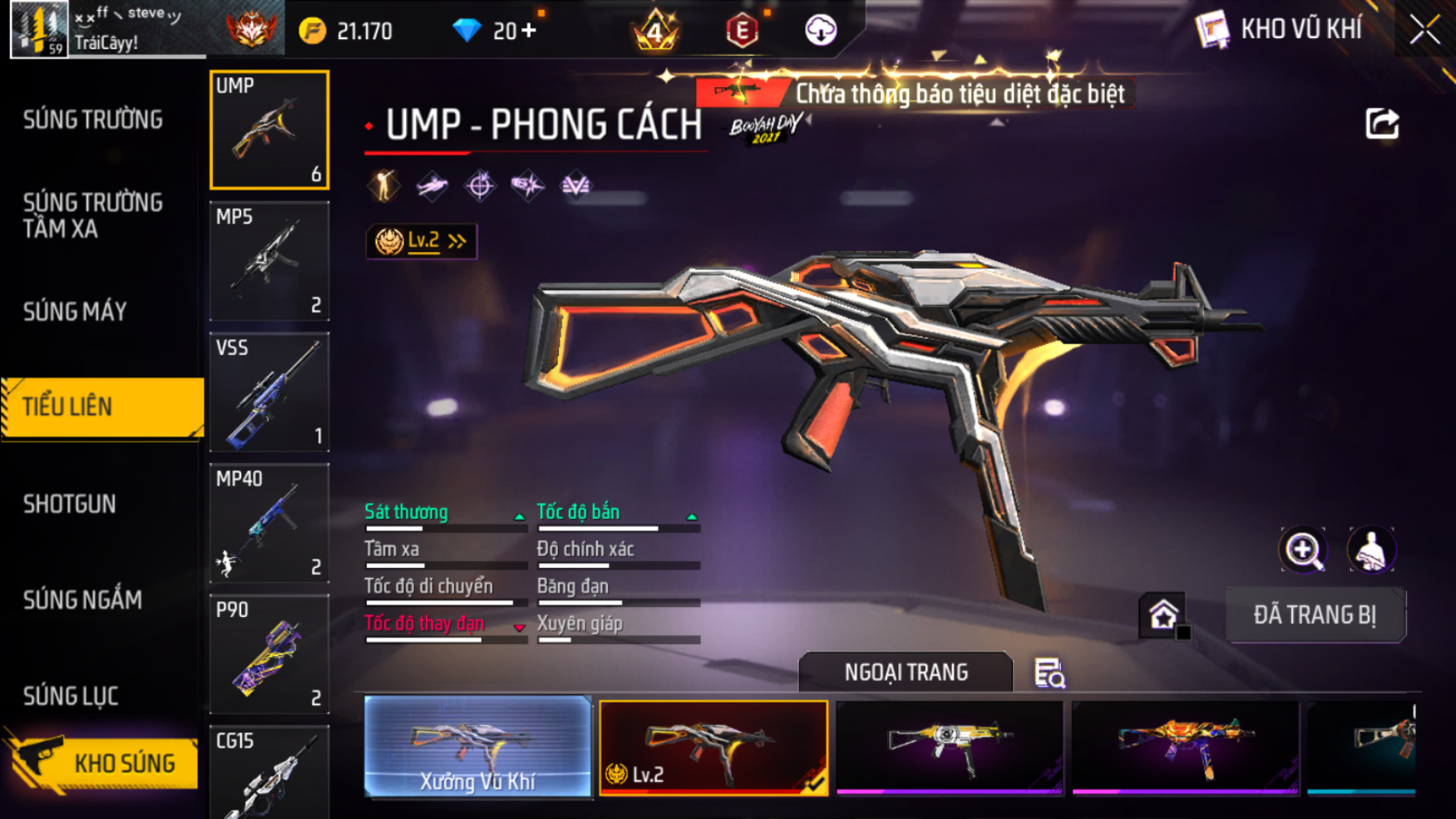Share the weapon skin
This screenshot has width=1456, height=819.
pos(1382,124)
